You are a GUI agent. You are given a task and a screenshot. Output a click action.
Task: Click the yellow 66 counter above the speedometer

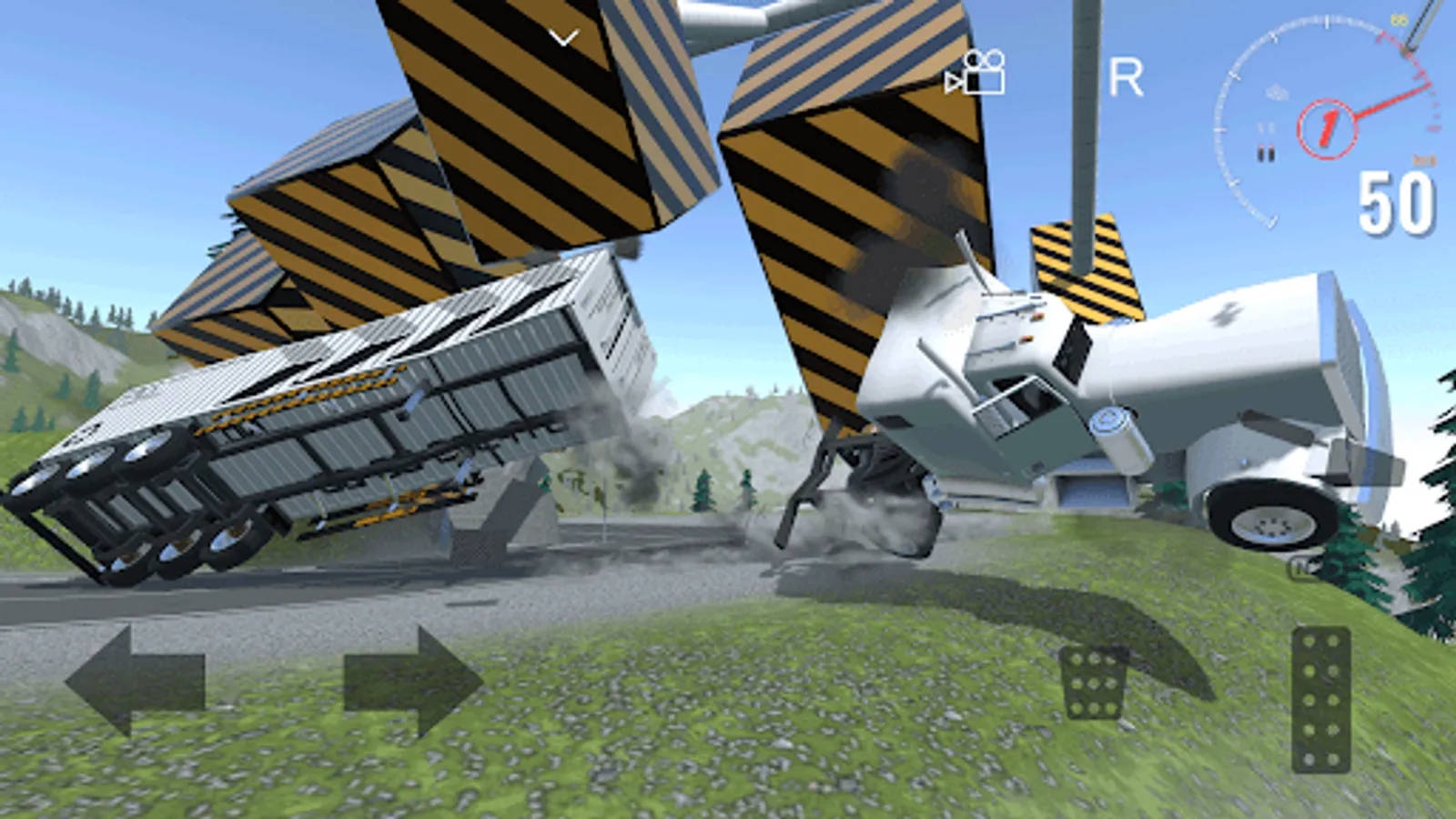click(x=1398, y=18)
